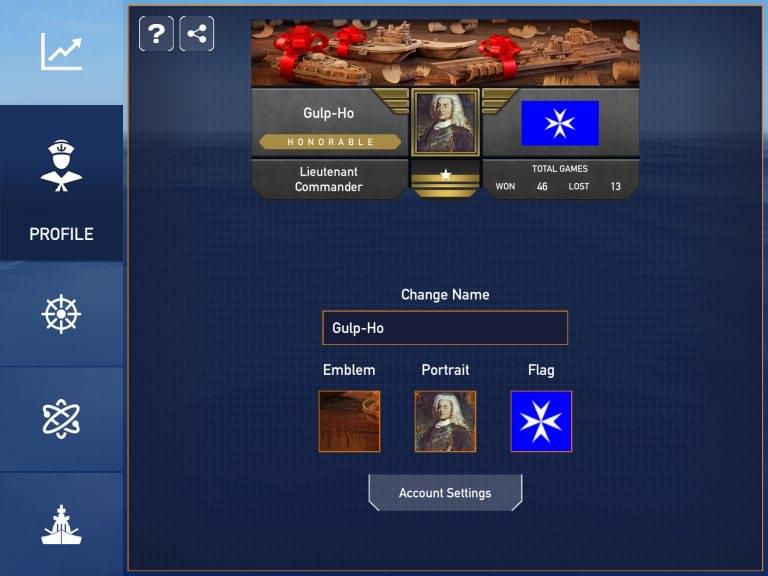Click the question mark help button
This screenshot has width=768, height=576.
[x=156, y=34]
